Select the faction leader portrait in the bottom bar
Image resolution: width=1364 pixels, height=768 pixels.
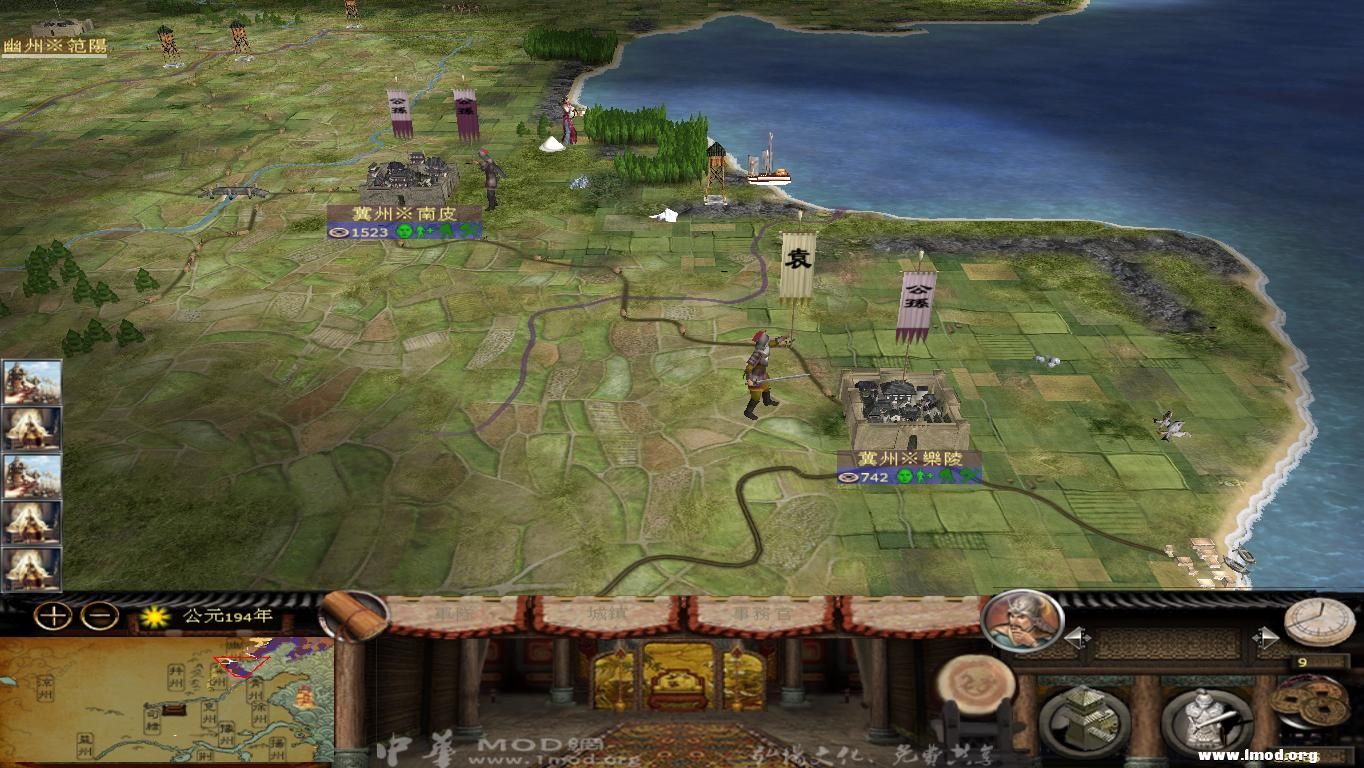pos(1020,627)
